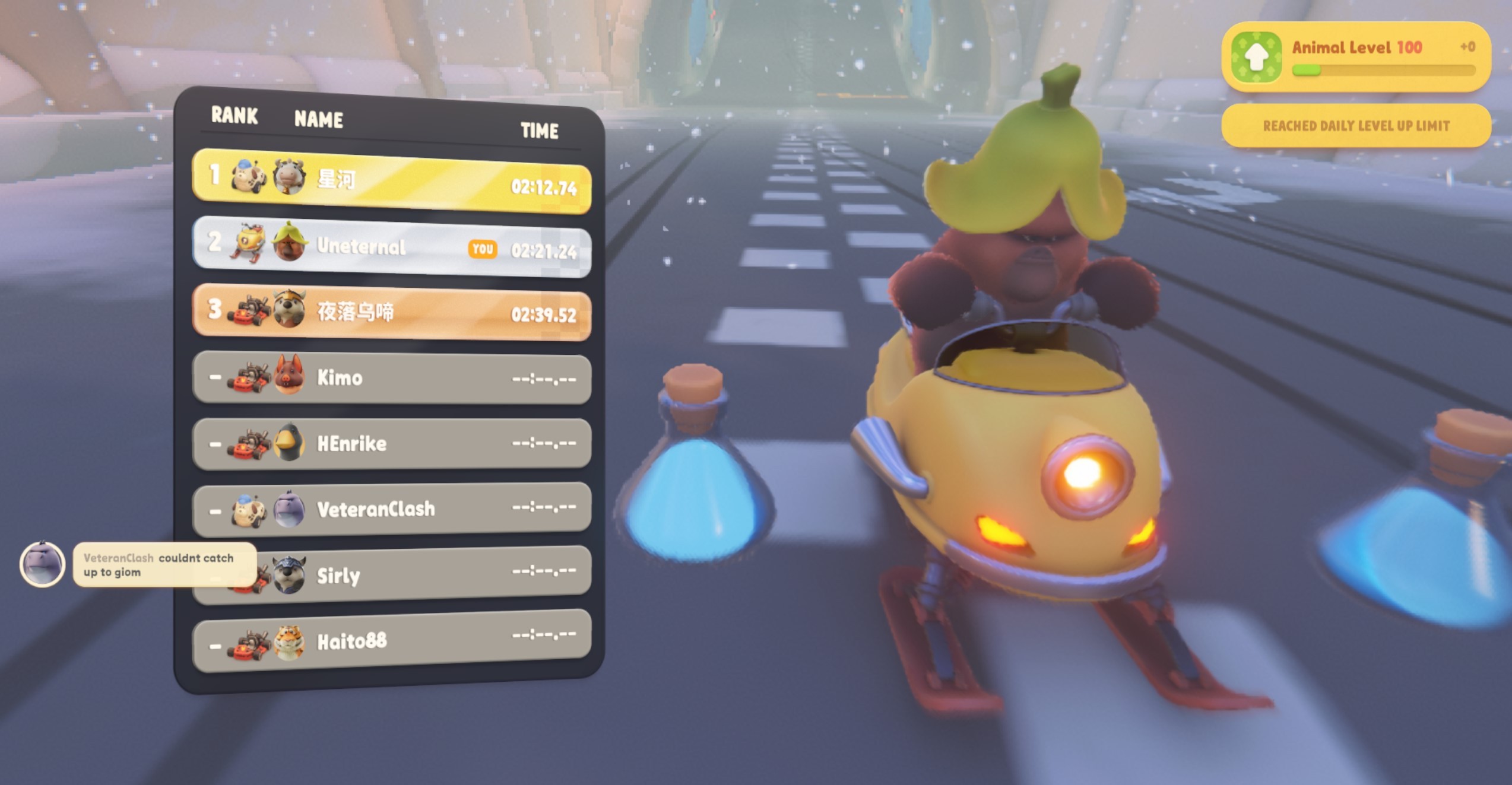Open the VeteranClash chat notification

(164, 565)
